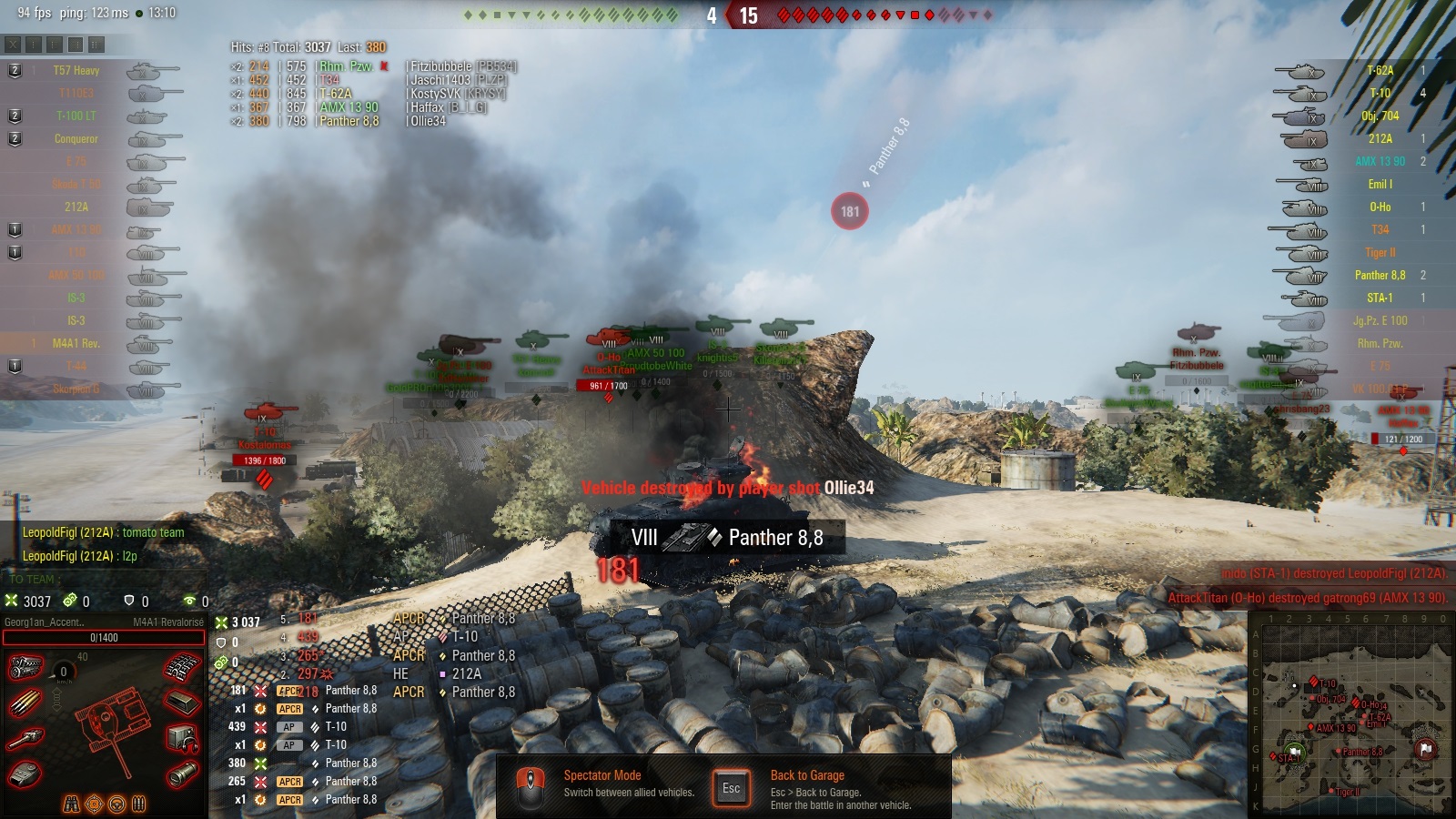Image resolution: width=1456 pixels, height=819 pixels.
Task: Choose the Conqueror row in the team panel
Action: point(76,139)
